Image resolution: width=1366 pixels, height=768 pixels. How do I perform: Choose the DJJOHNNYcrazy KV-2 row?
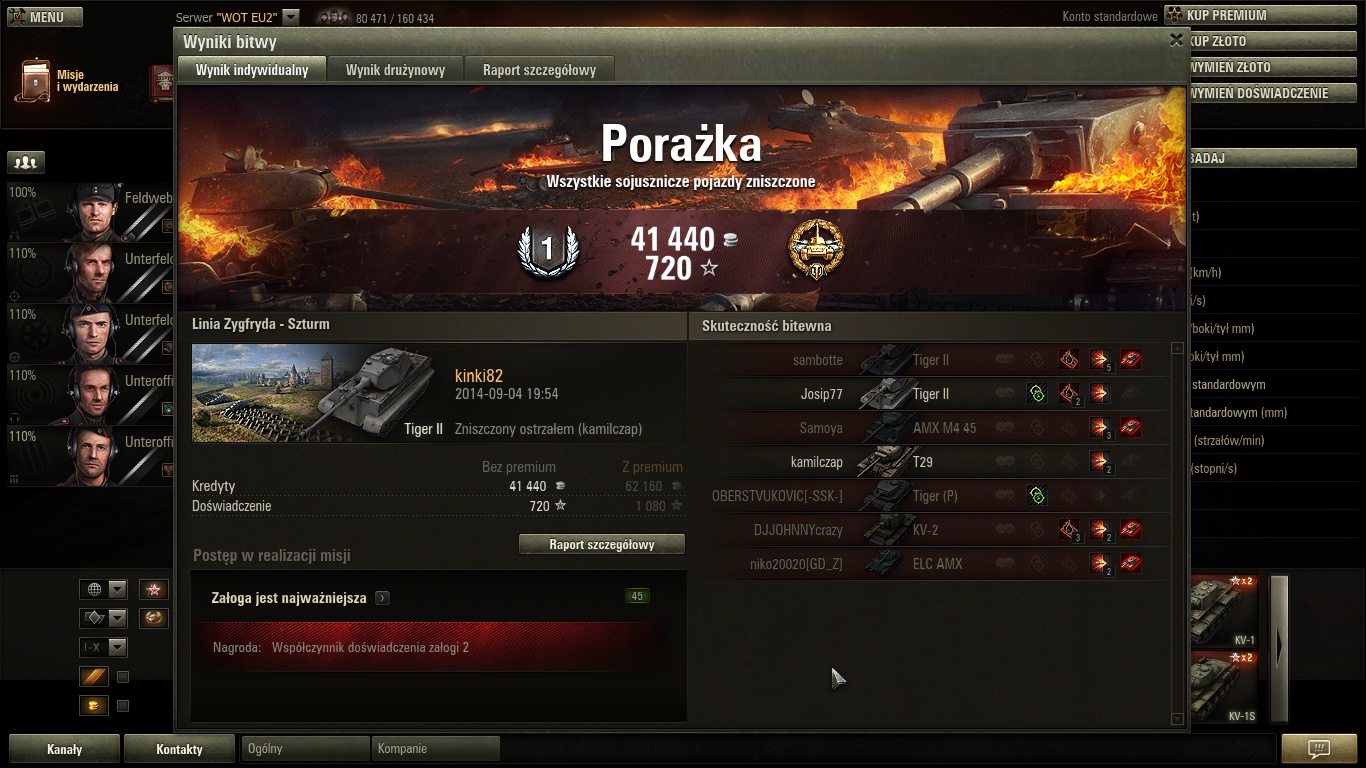tap(930, 530)
